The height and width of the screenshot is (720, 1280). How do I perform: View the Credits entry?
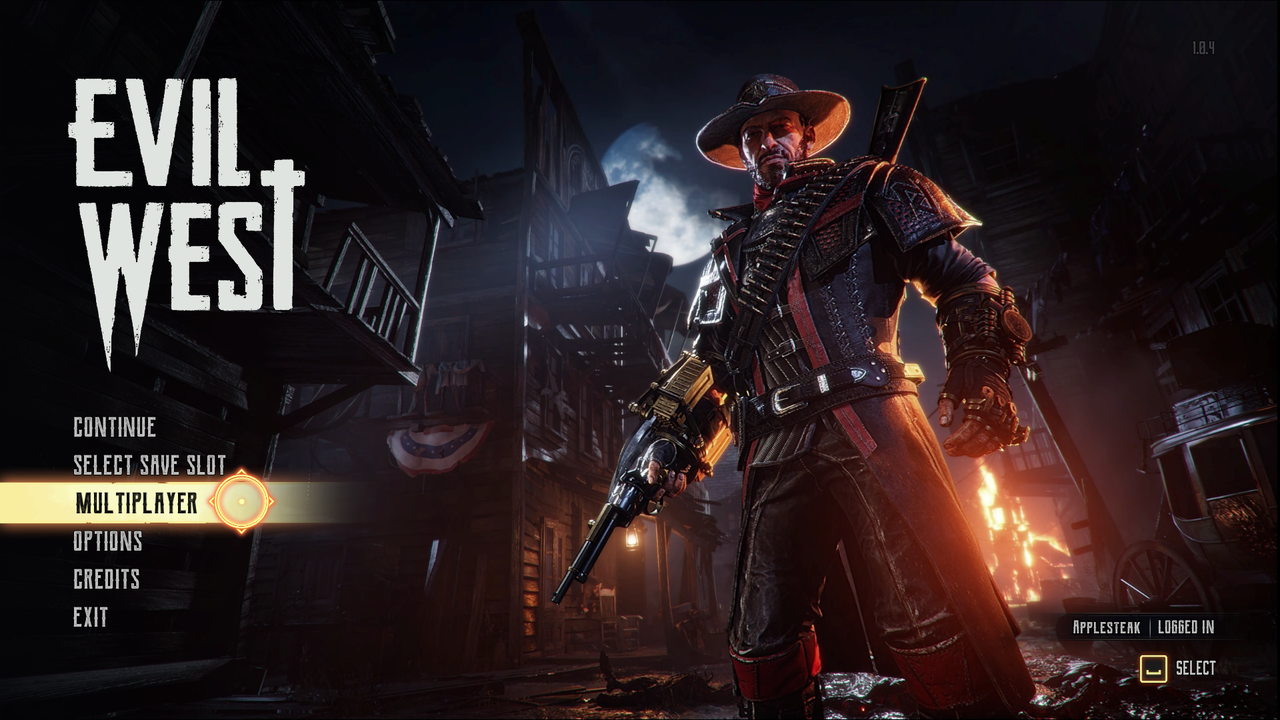[x=106, y=580]
